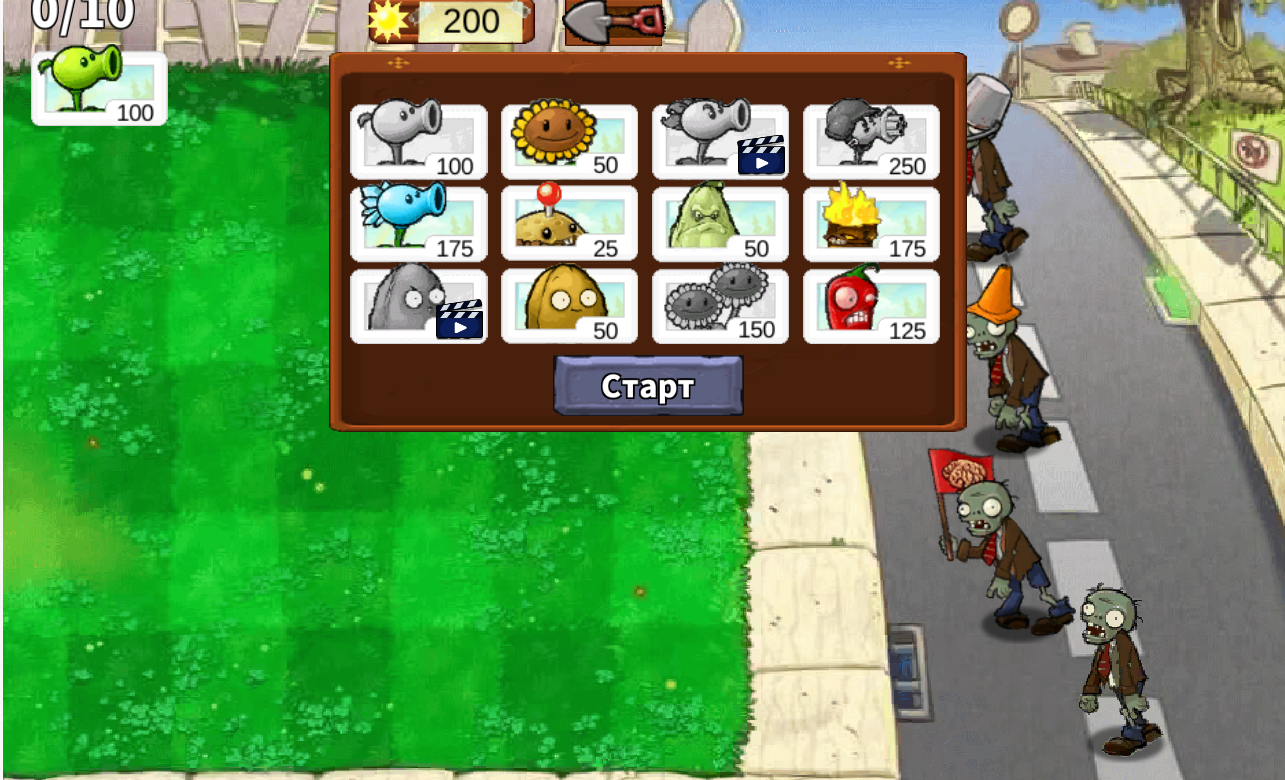
Task: Select the Gatling Pea card costing 250
Action: pos(871,141)
